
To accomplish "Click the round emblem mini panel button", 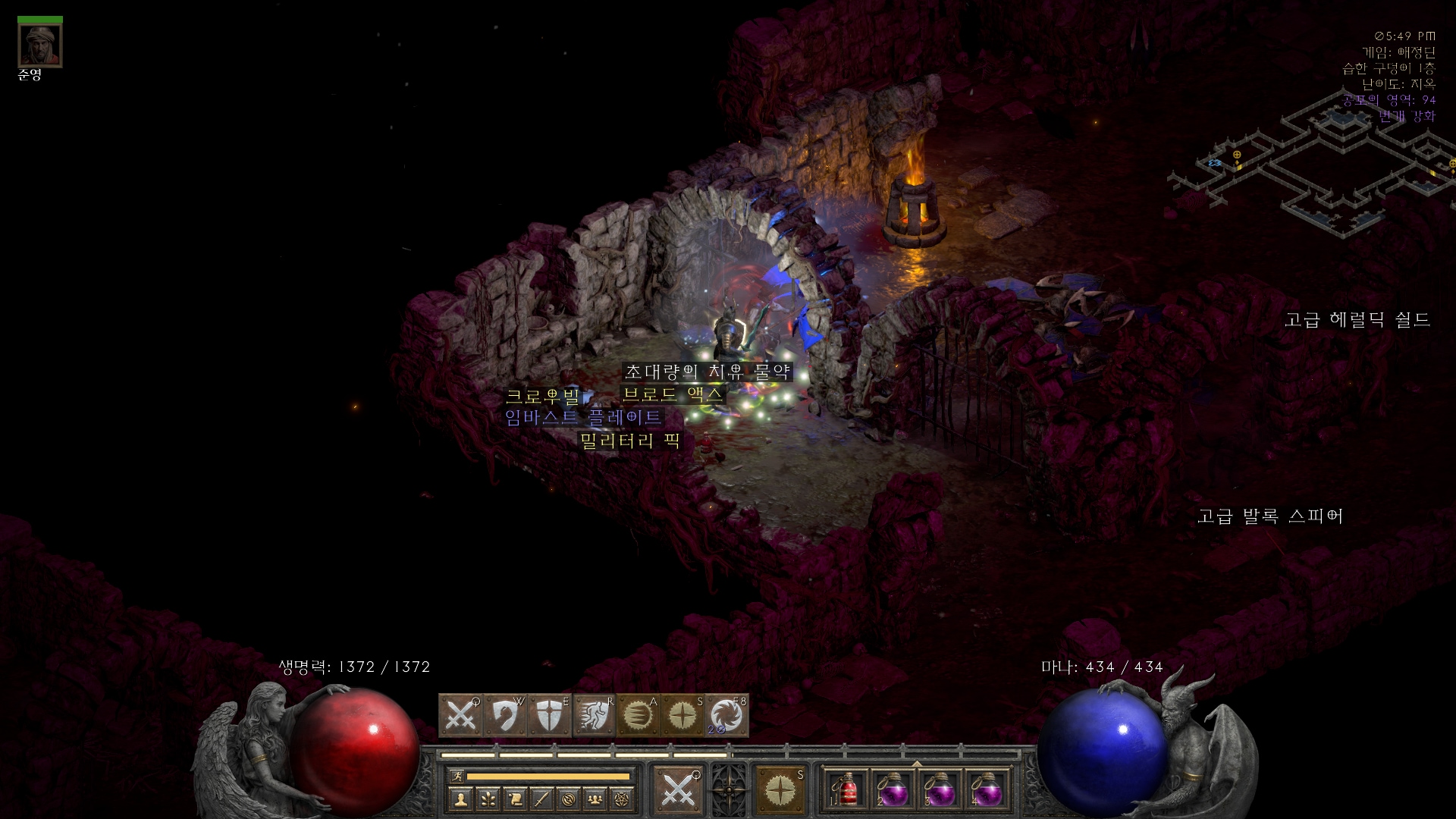I will click(x=569, y=799).
